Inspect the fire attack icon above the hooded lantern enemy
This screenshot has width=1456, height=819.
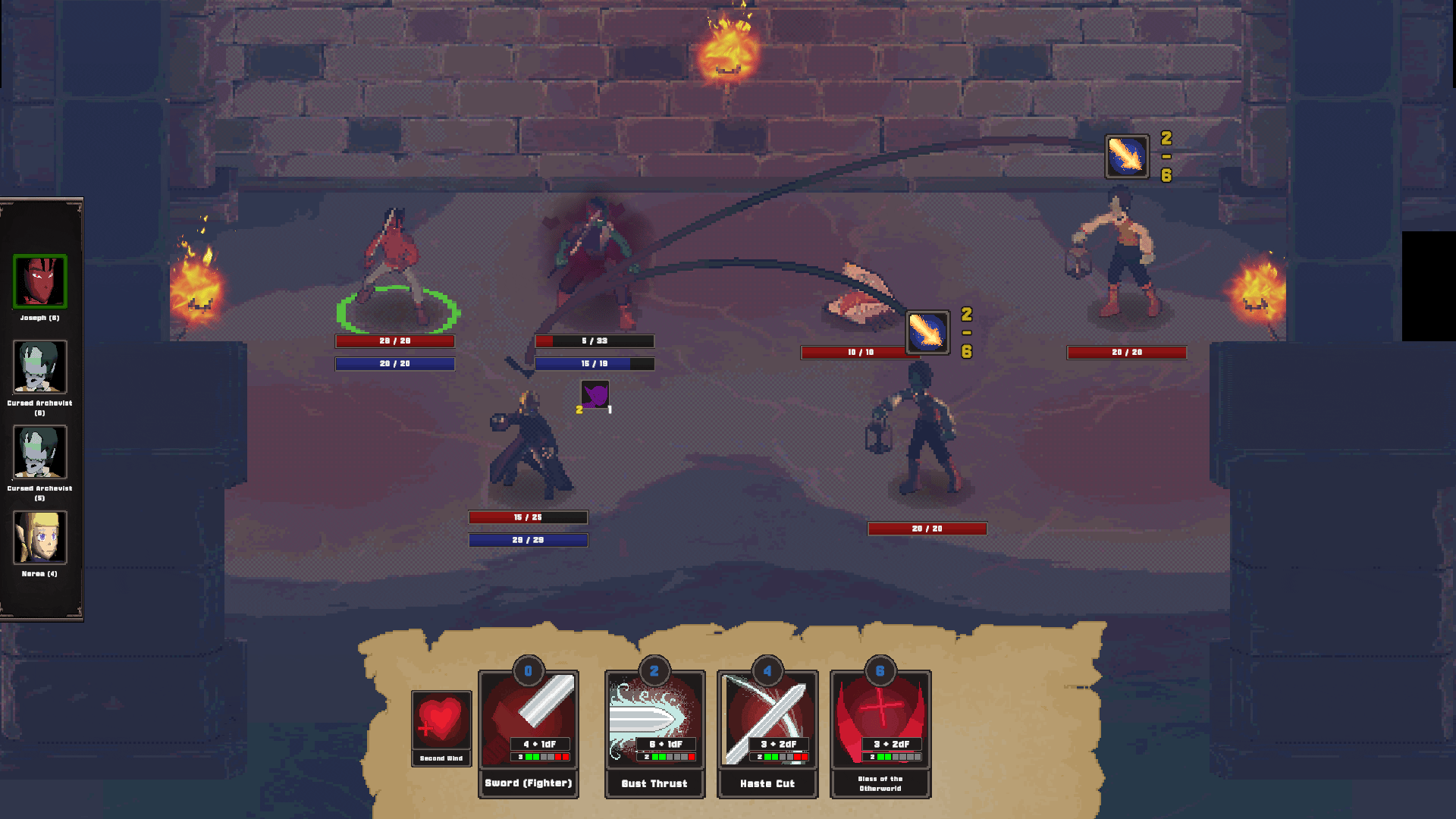(x=927, y=332)
